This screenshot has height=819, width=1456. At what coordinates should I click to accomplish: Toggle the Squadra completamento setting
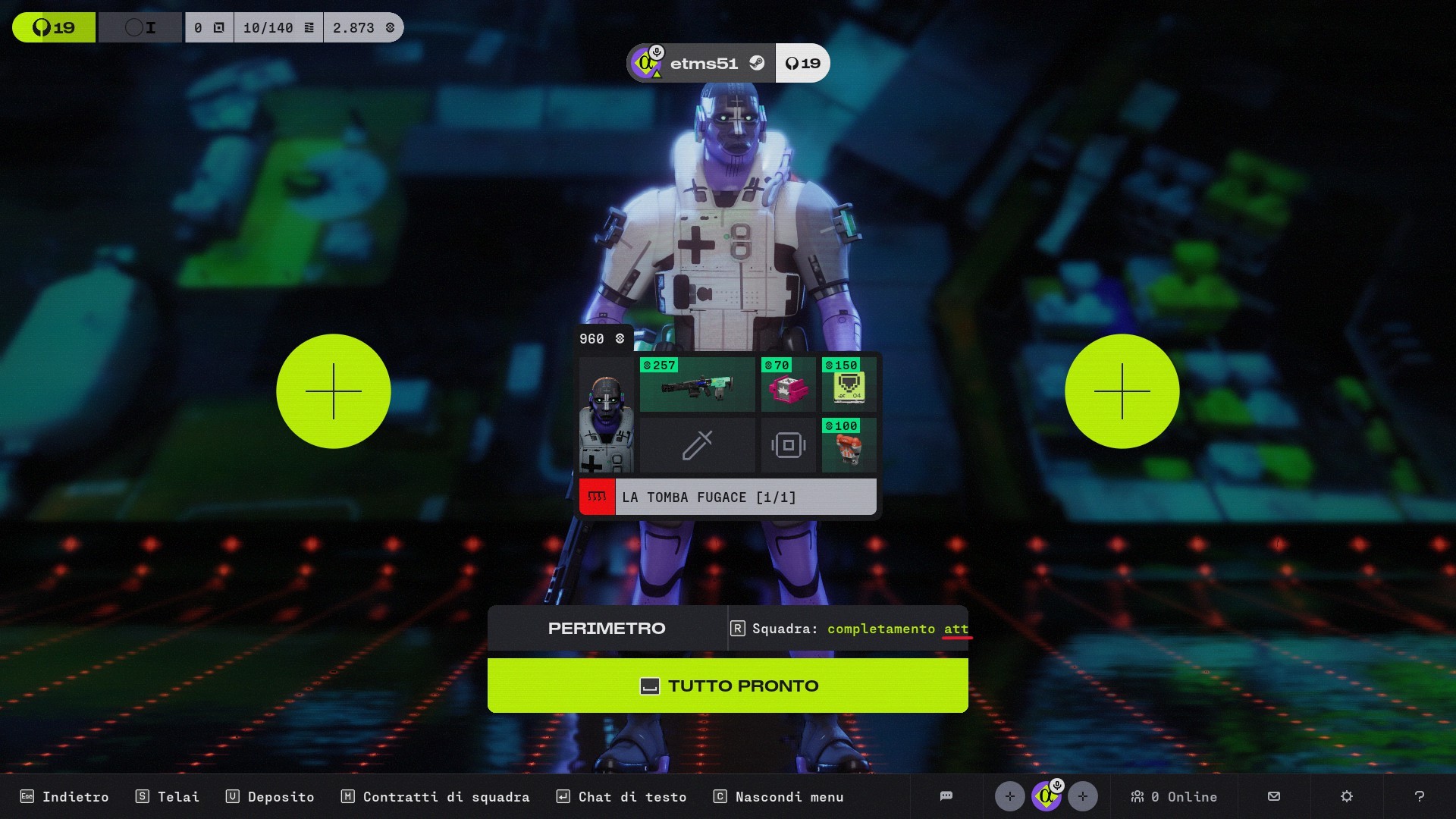(x=849, y=629)
